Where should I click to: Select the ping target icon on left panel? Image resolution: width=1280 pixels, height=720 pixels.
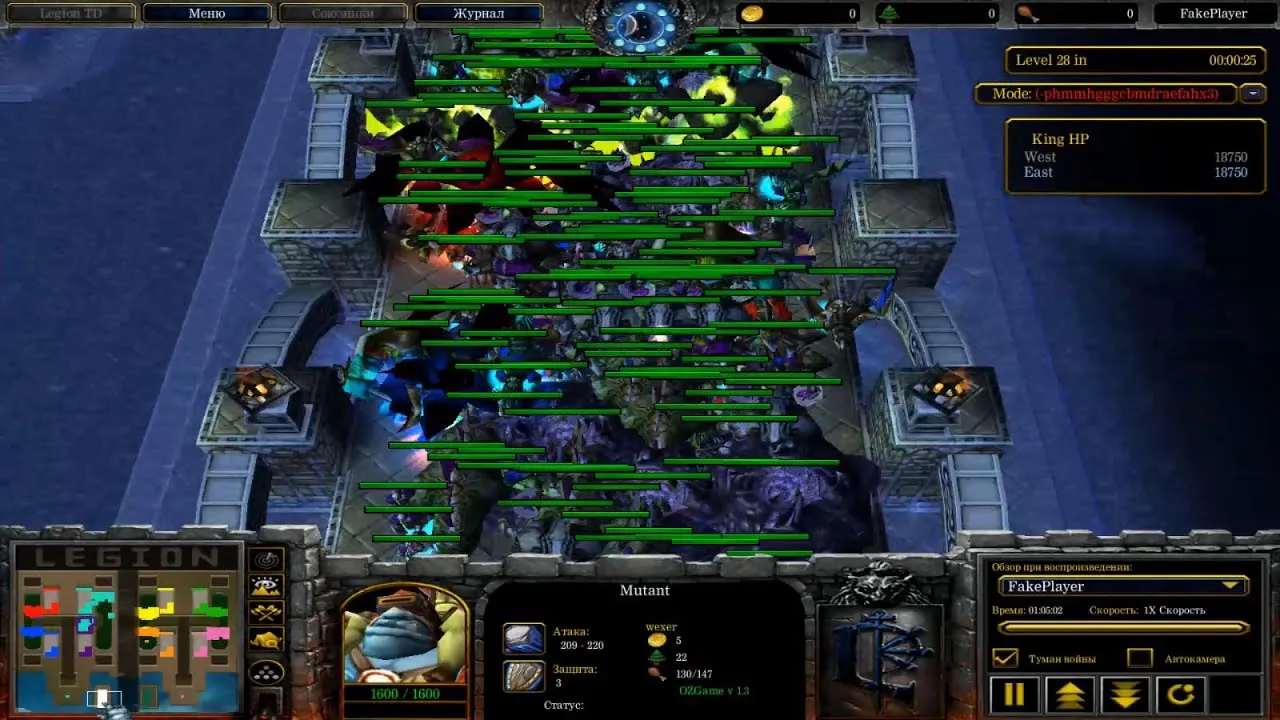click(x=264, y=558)
